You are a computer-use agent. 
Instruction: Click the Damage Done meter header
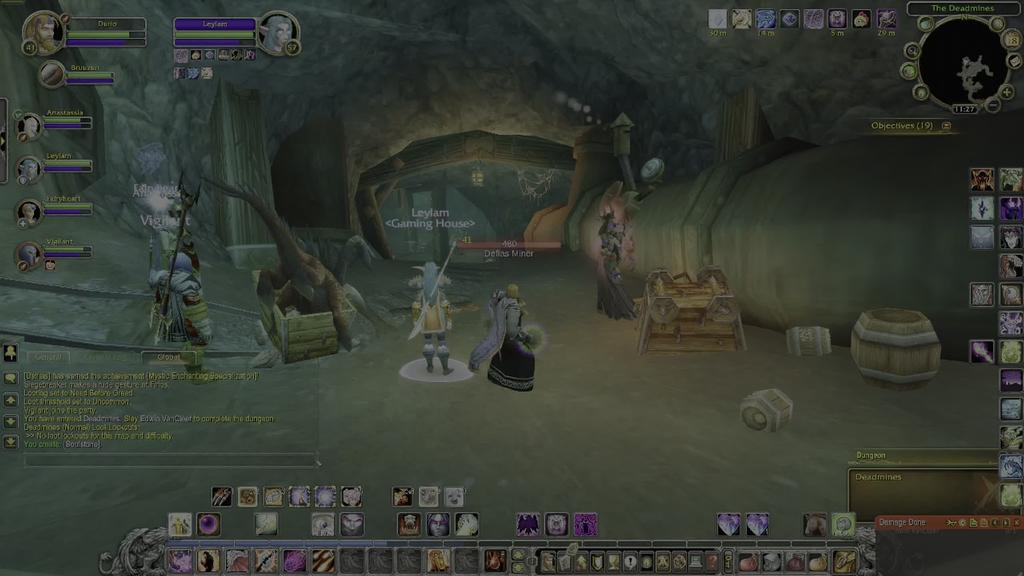pos(904,522)
